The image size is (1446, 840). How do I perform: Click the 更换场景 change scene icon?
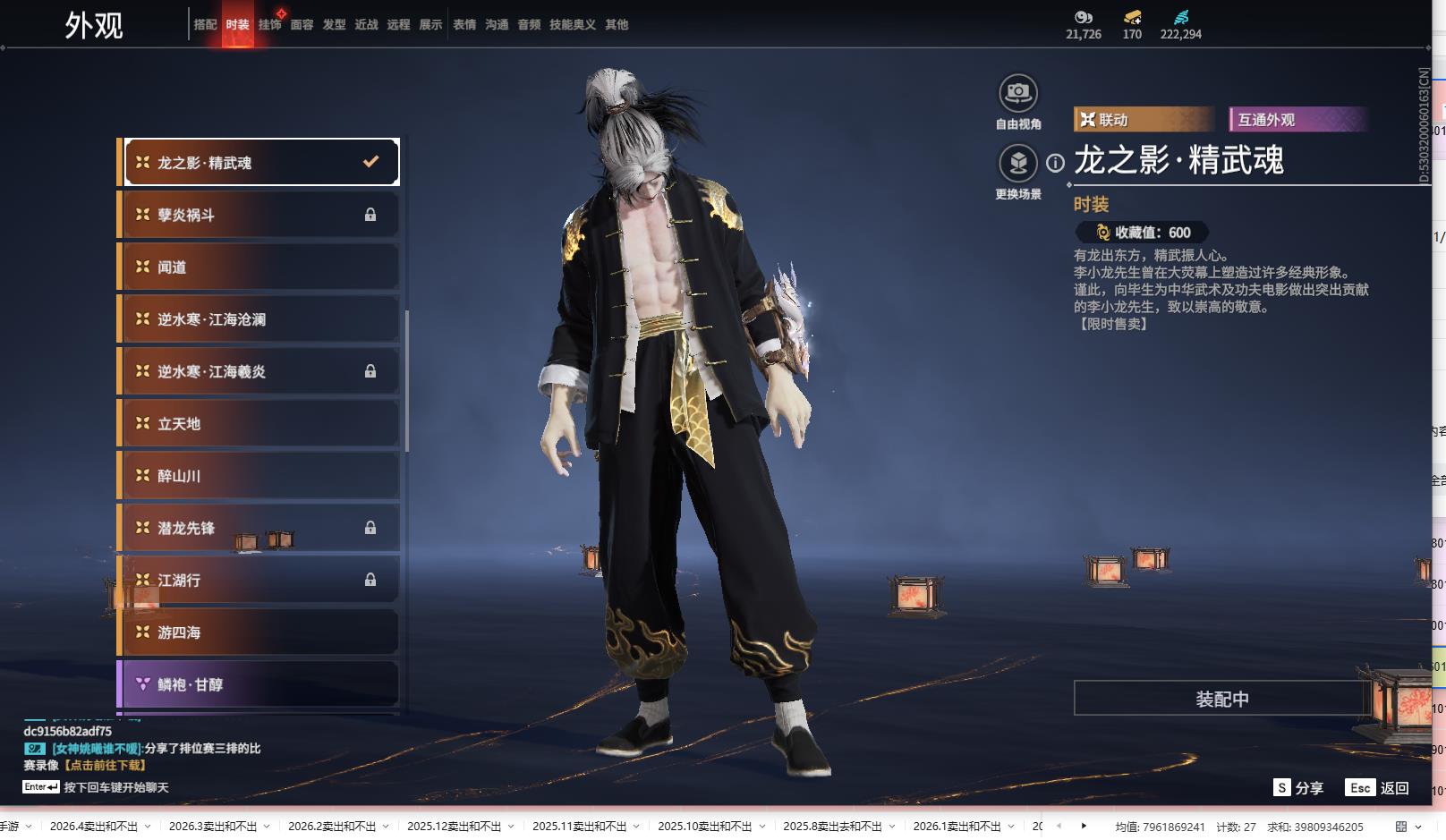pyautogui.click(x=1017, y=164)
